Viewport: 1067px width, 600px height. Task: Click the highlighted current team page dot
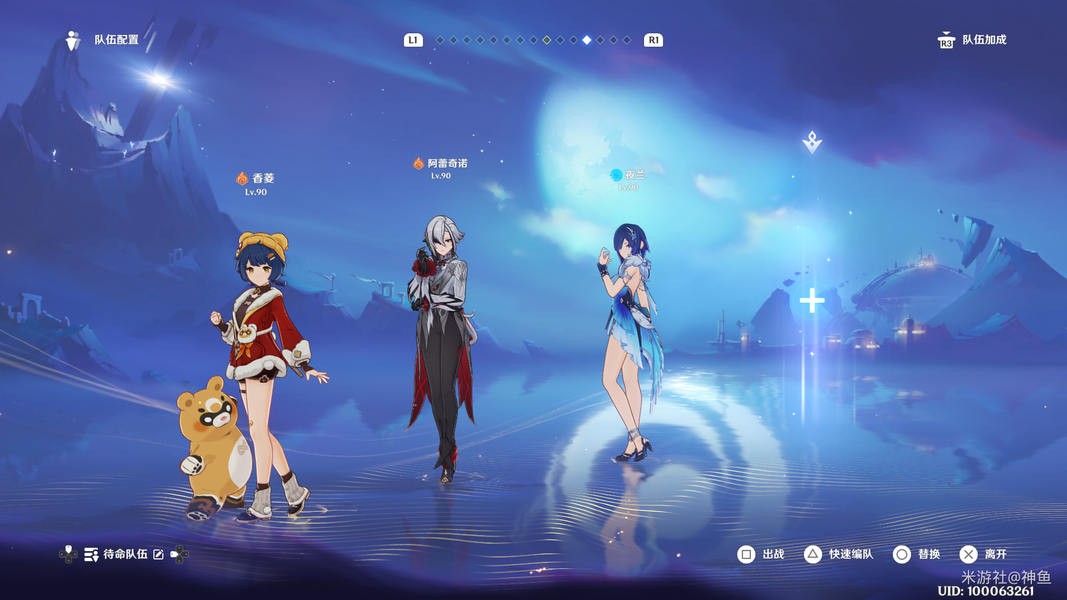(587, 40)
